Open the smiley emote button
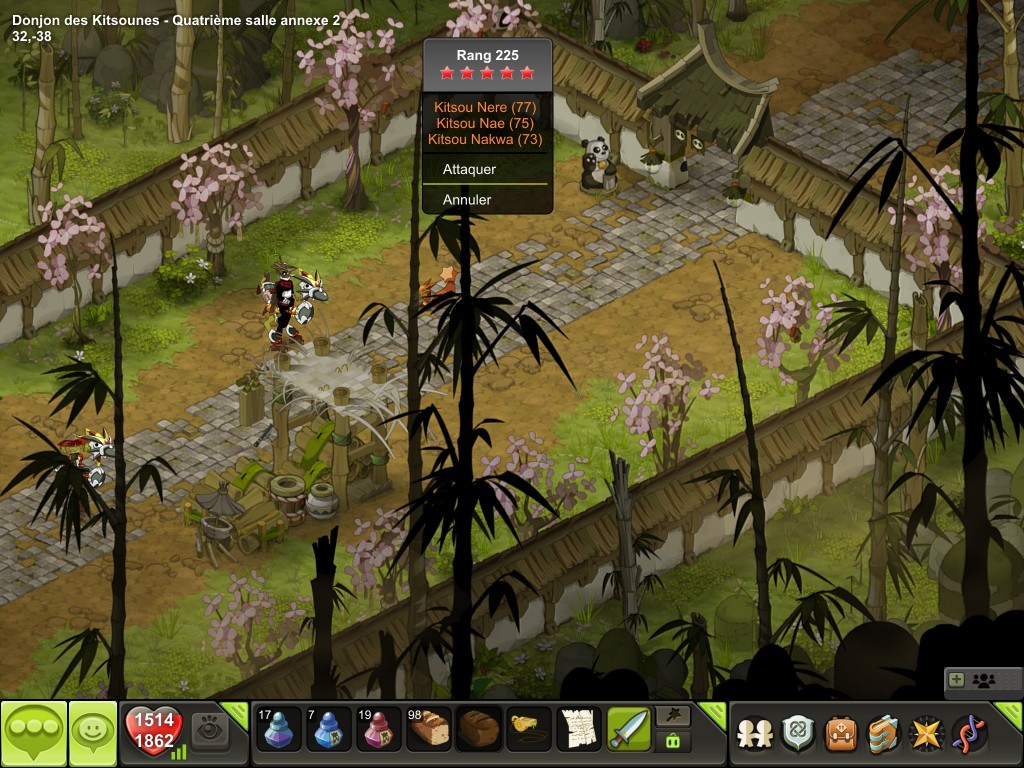Screen dimensions: 1024x768 pyautogui.click(x=92, y=733)
